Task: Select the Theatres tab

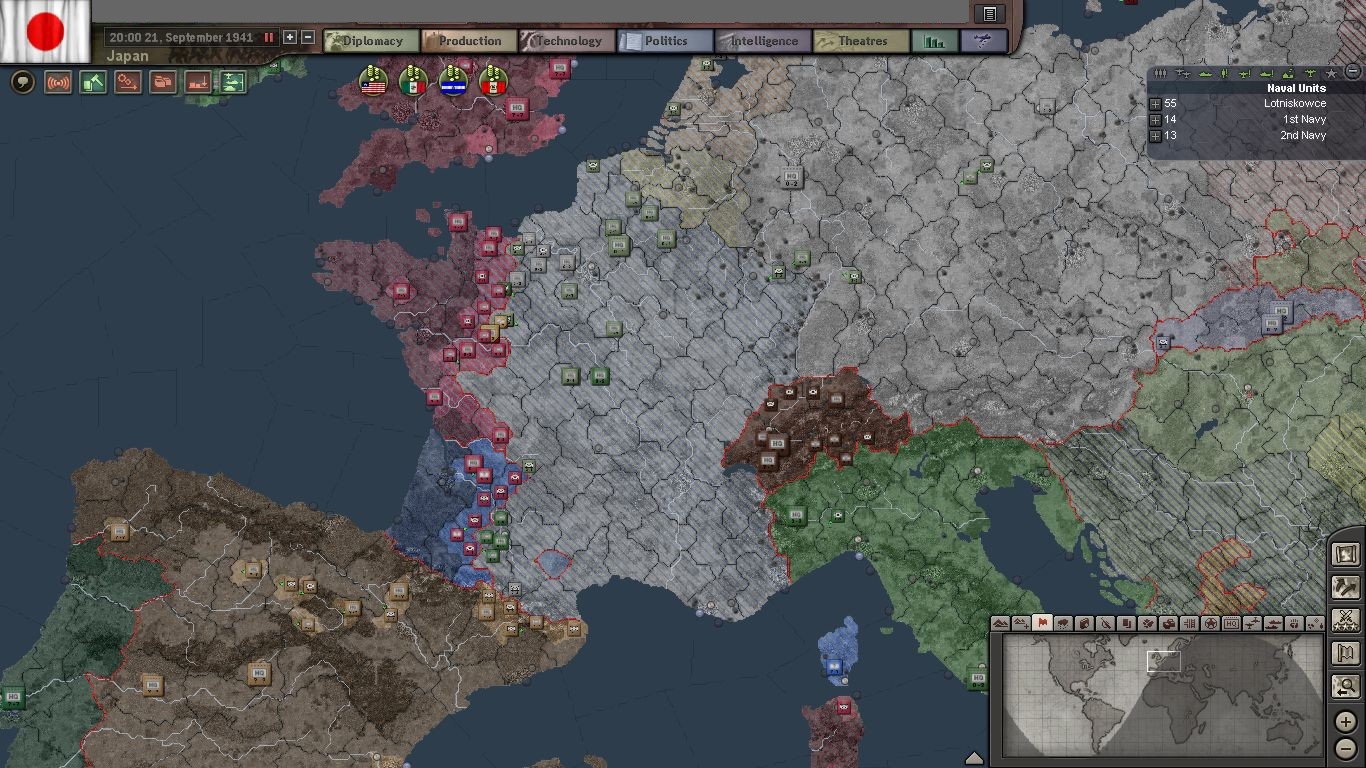Action: pos(861,41)
